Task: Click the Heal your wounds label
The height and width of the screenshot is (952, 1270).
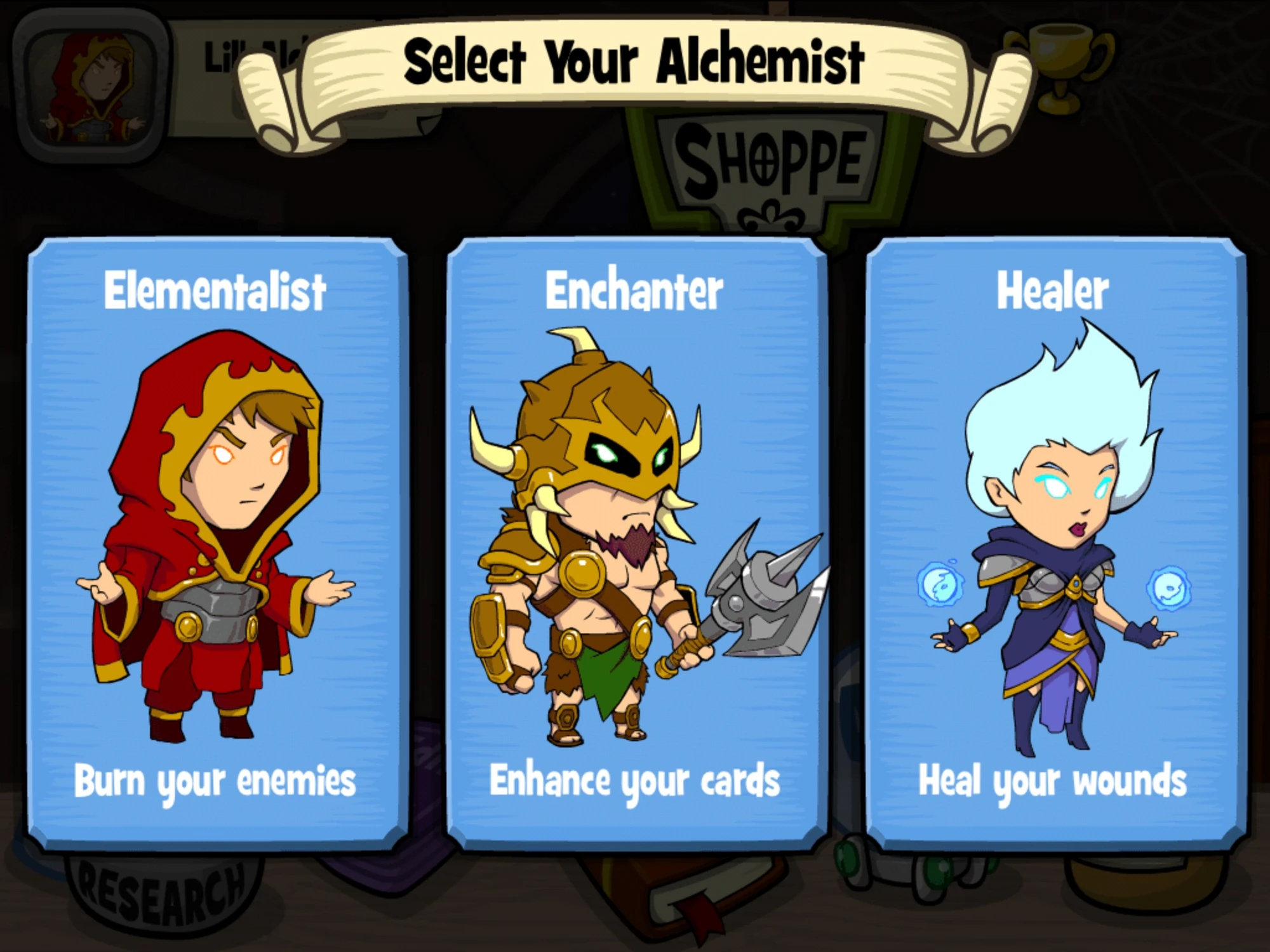Action: (x=1054, y=784)
